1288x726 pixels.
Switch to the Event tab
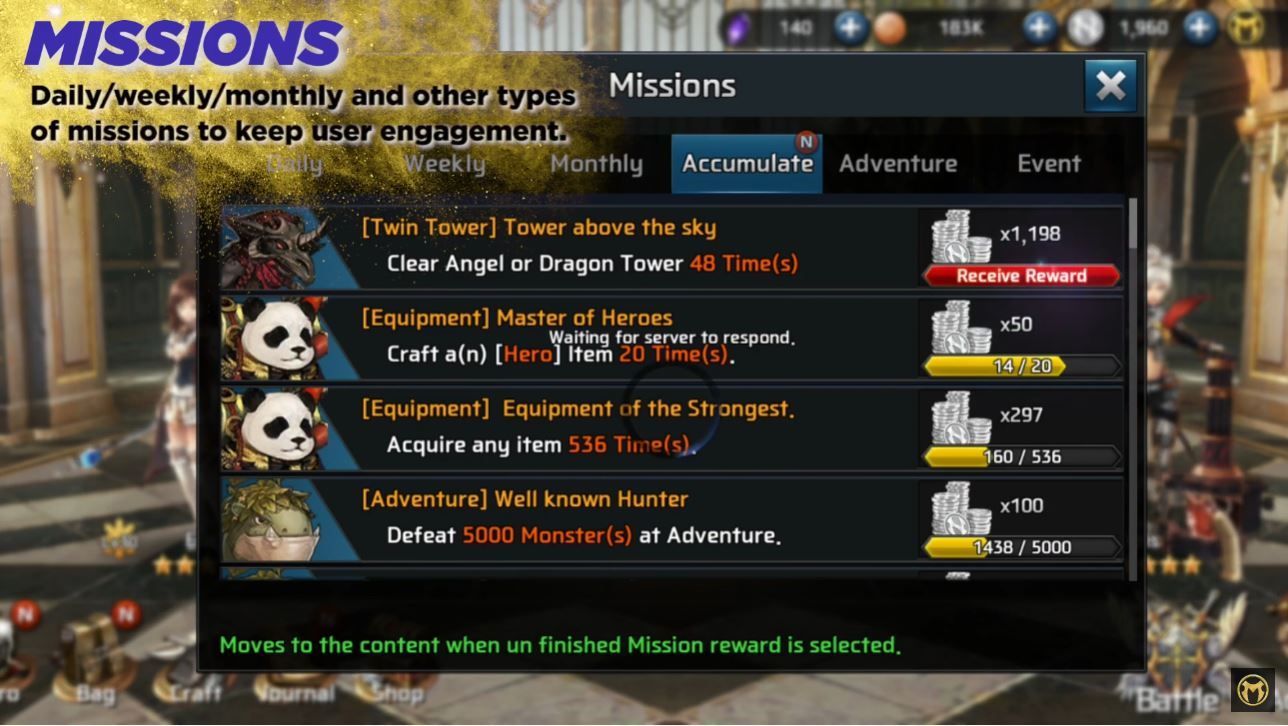tap(1049, 164)
